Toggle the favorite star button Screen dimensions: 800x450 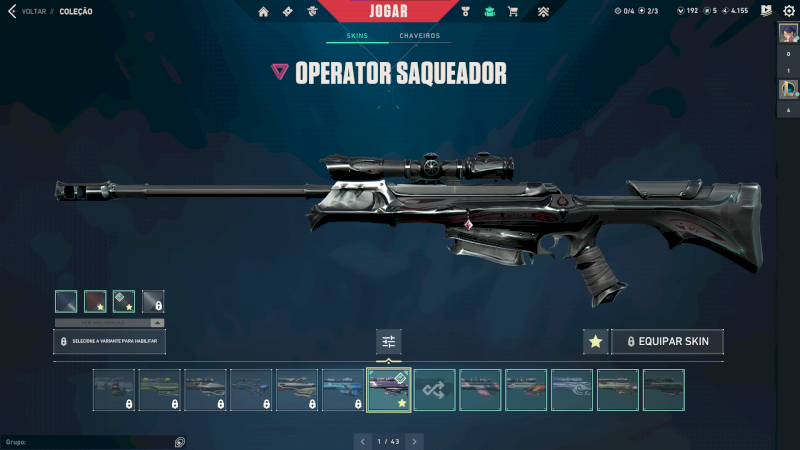click(596, 342)
